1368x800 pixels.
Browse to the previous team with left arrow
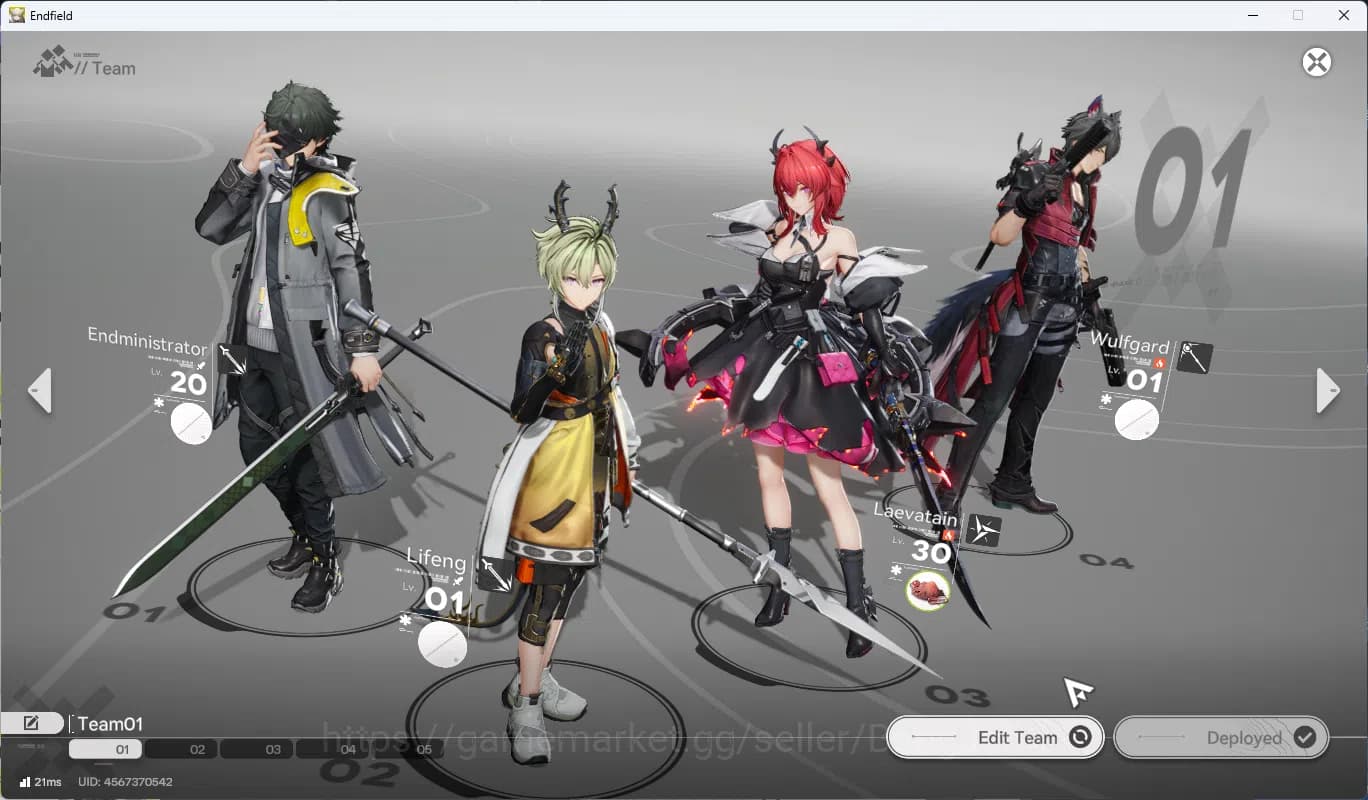tap(40, 390)
